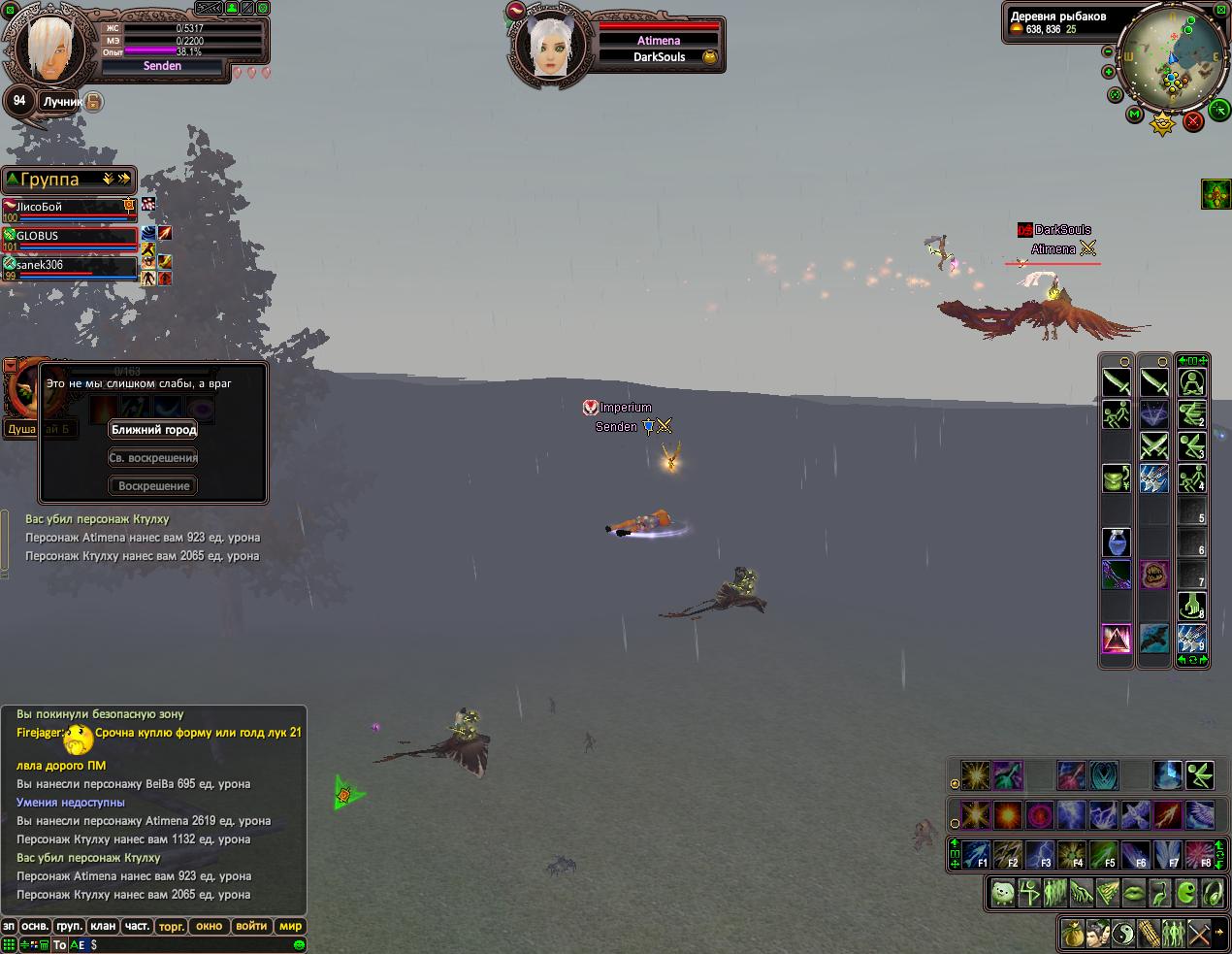Viewport: 1232px width, 954px height.
Task: Open the inventory bag icon
Action: (1072, 934)
